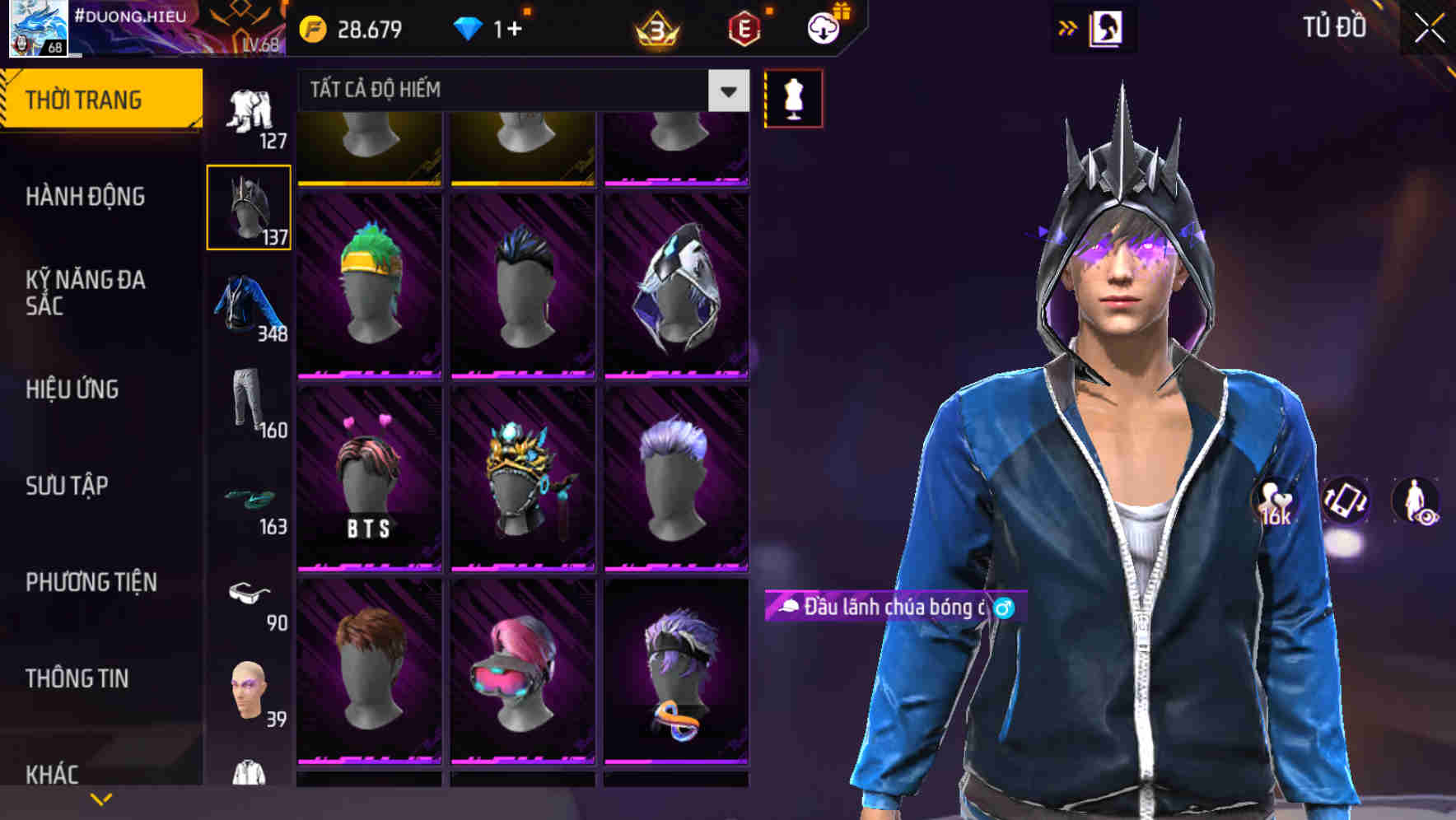Collapse the panel using the double arrows
The image size is (1456, 820).
[x=1068, y=27]
